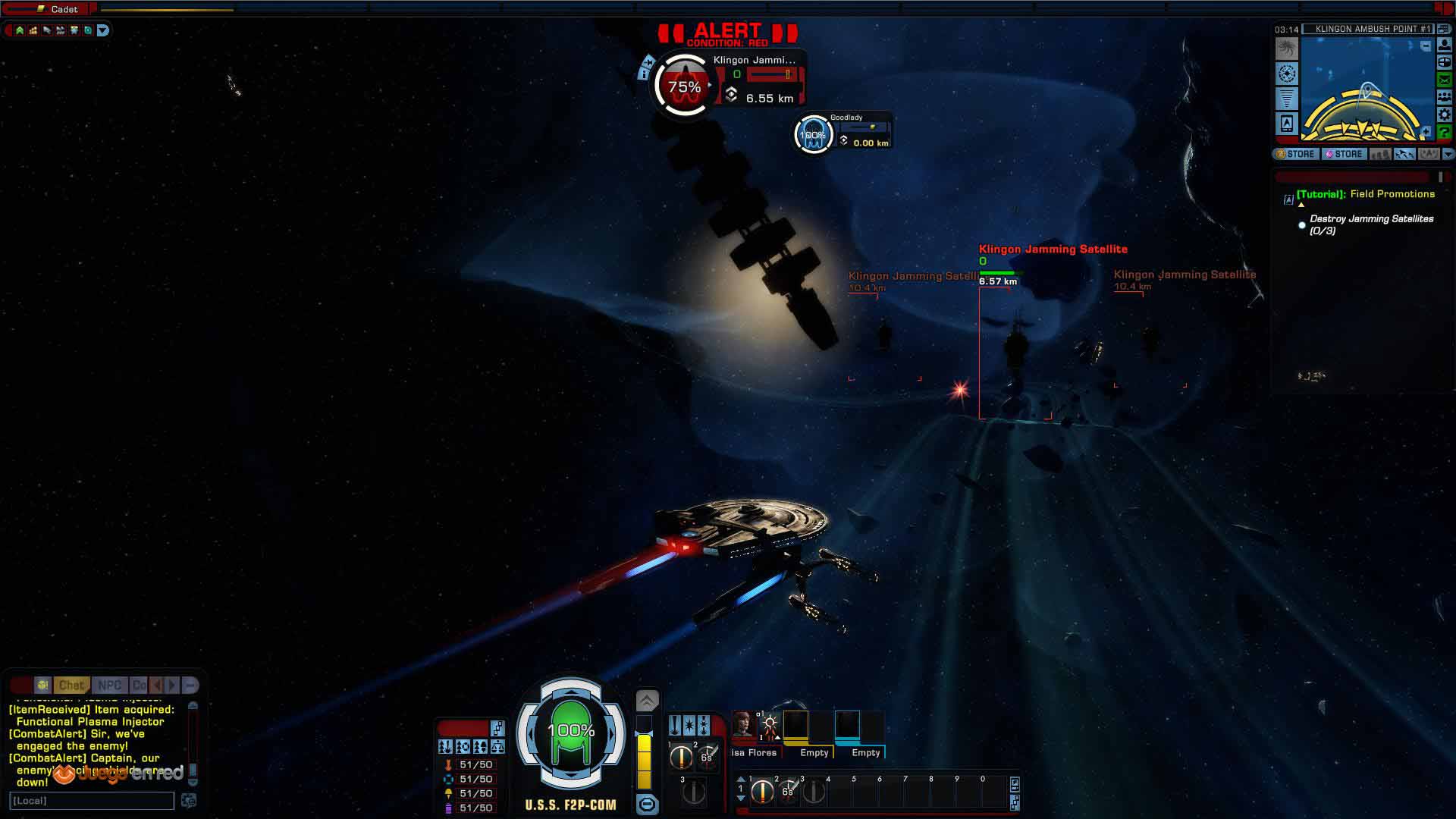The height and width of the screenshot is (819, 1456).
Task: Select the Chat tab in chat window
Action: pyautogui.click(x=72, y=685)
